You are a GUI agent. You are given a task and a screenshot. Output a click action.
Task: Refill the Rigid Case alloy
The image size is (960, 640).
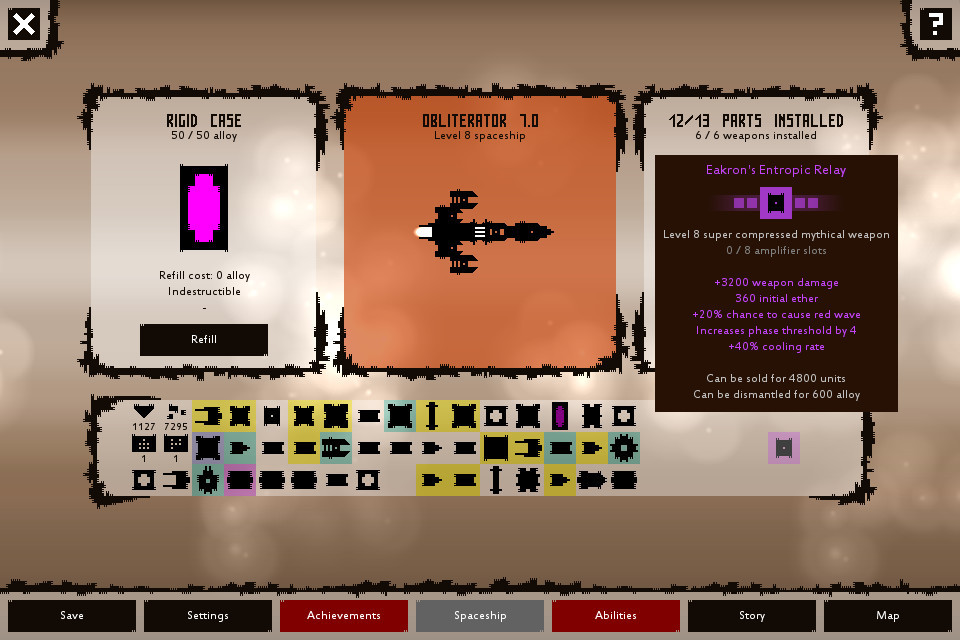pos(204,339)
